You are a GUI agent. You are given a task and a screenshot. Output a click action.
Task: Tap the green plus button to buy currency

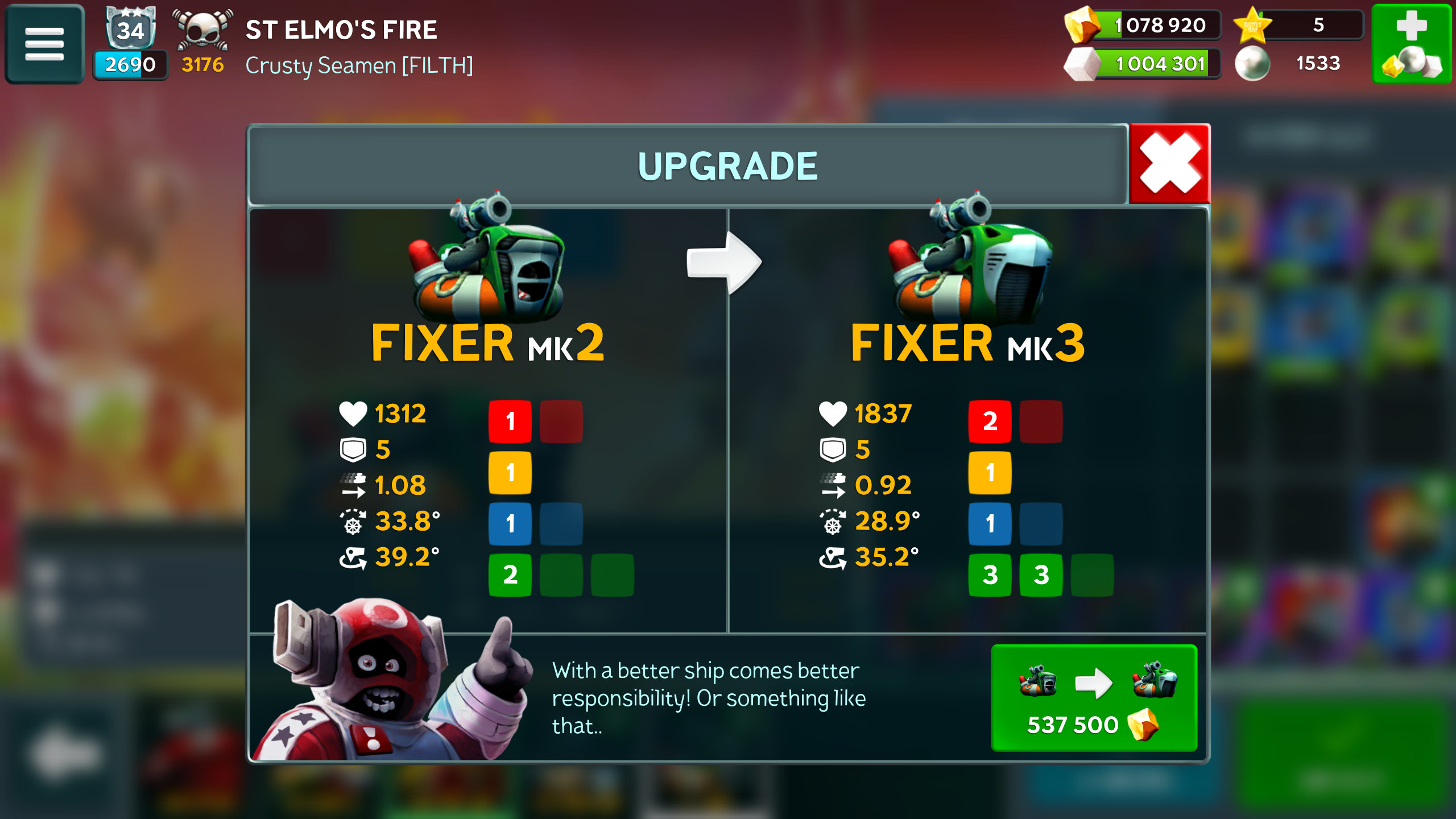point(1412,44)
